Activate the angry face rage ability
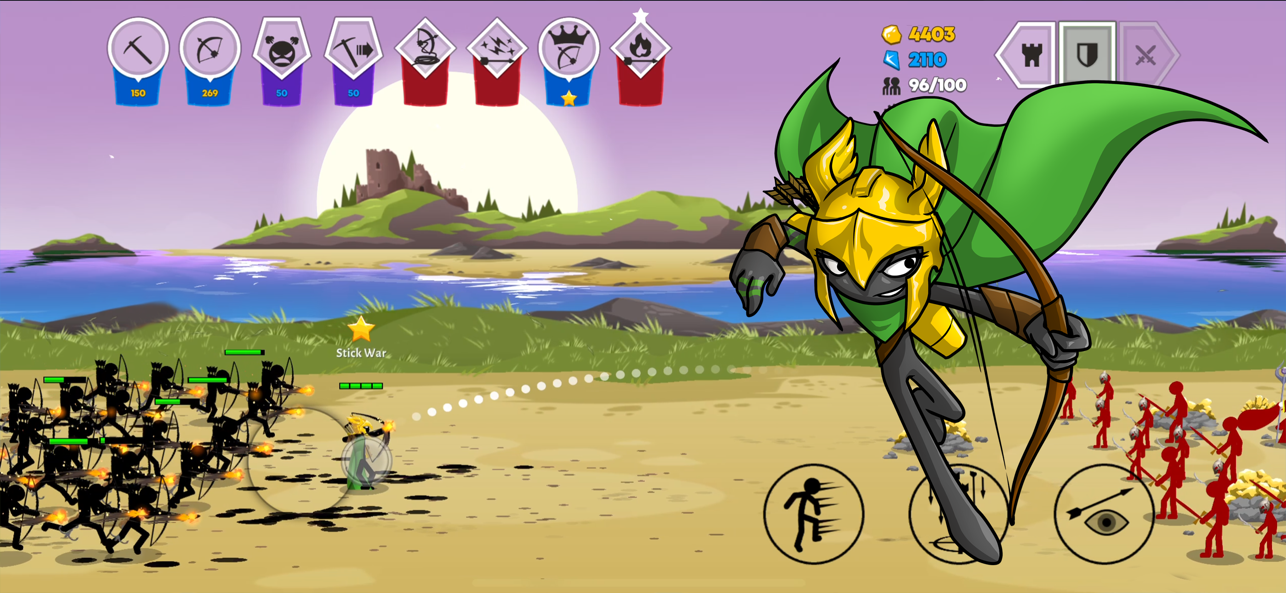Image resolution: width=1286 pixels, height=593 pixels. [282, 50]
